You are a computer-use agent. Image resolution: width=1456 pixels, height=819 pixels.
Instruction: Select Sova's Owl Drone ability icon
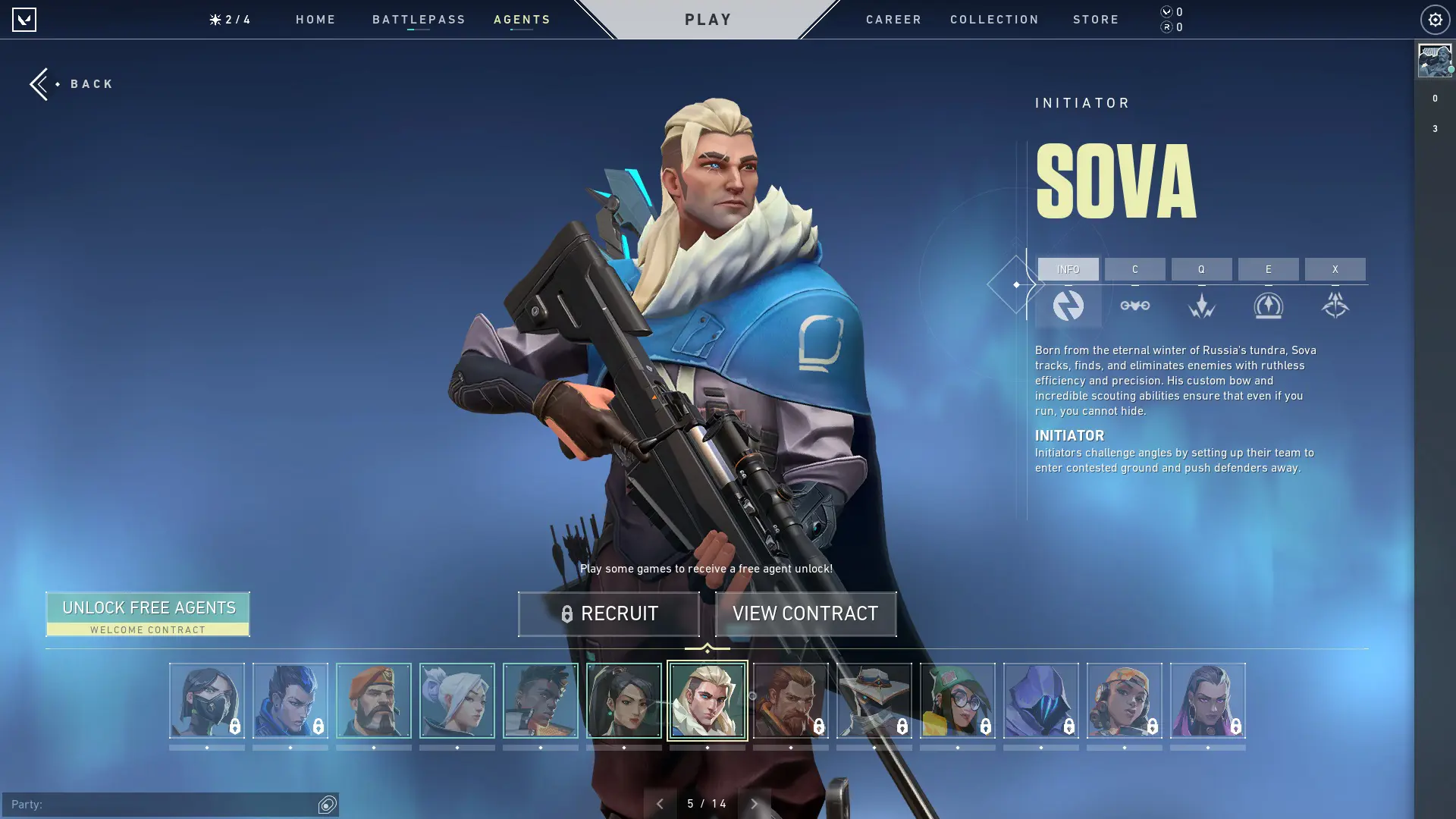1135,306
